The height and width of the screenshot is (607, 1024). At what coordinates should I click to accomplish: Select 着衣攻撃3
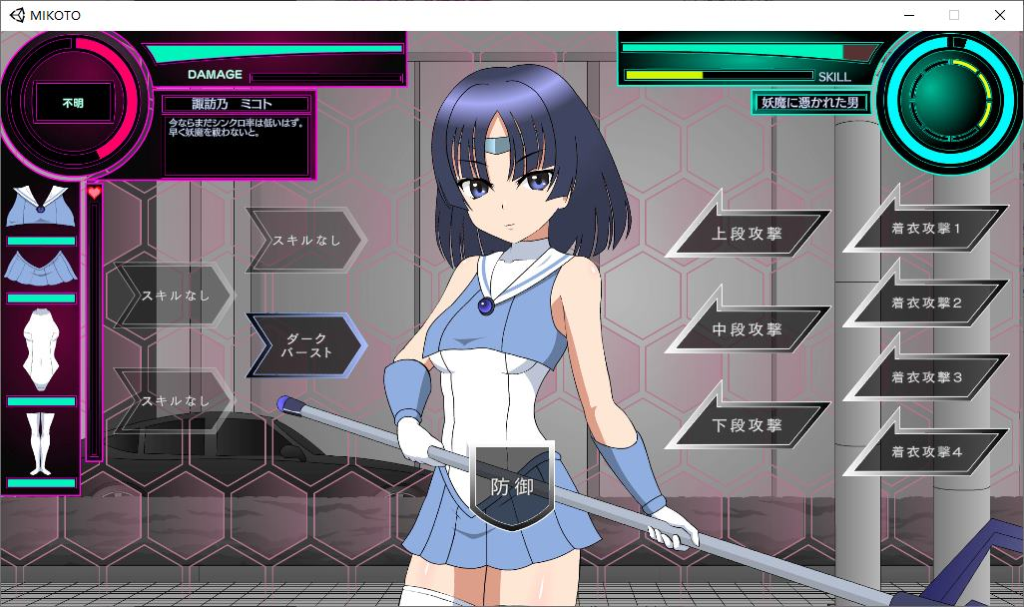point(926,377)
